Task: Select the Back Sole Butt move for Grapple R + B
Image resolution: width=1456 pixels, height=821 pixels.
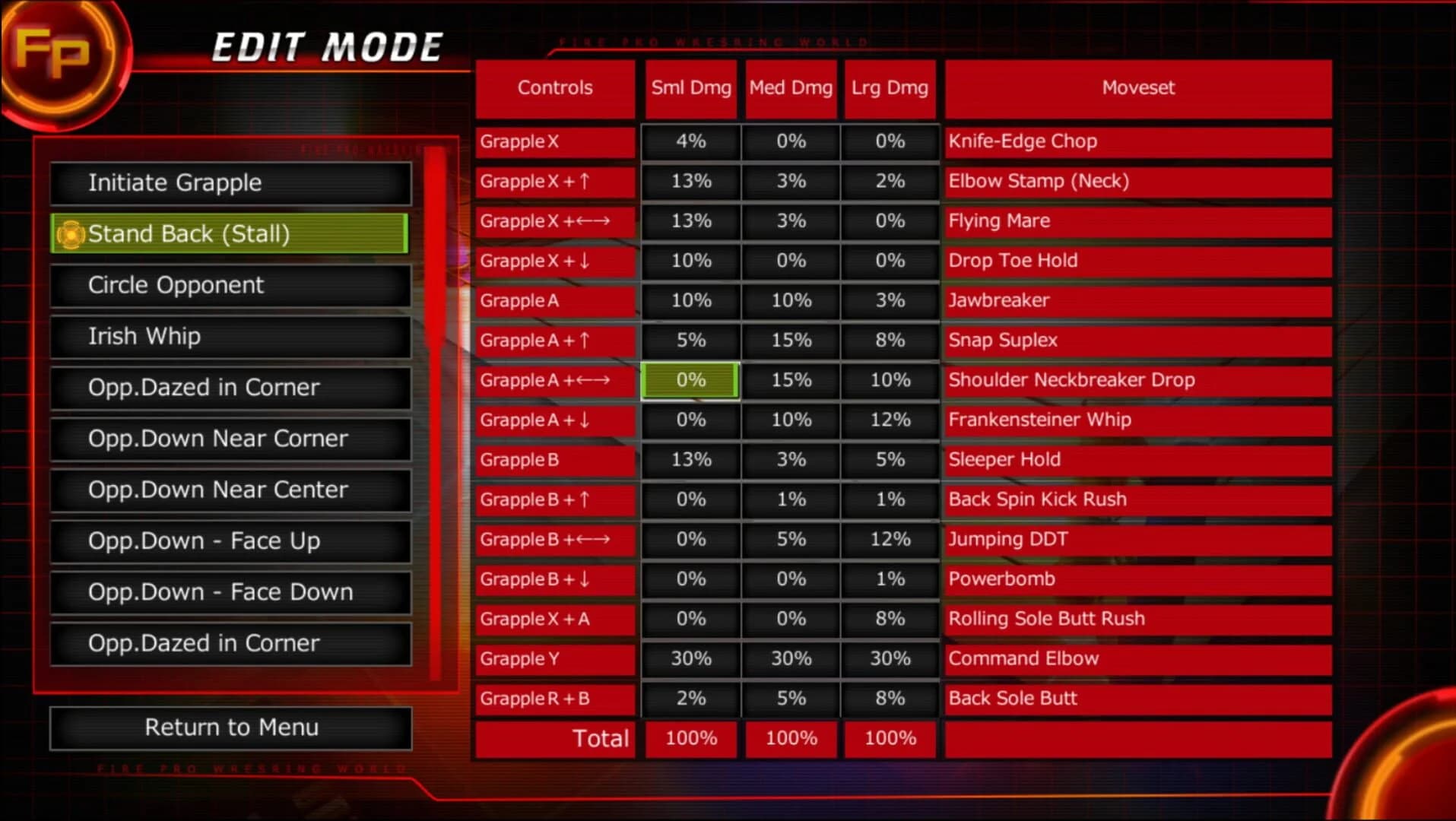Action: click(1135, 698)
